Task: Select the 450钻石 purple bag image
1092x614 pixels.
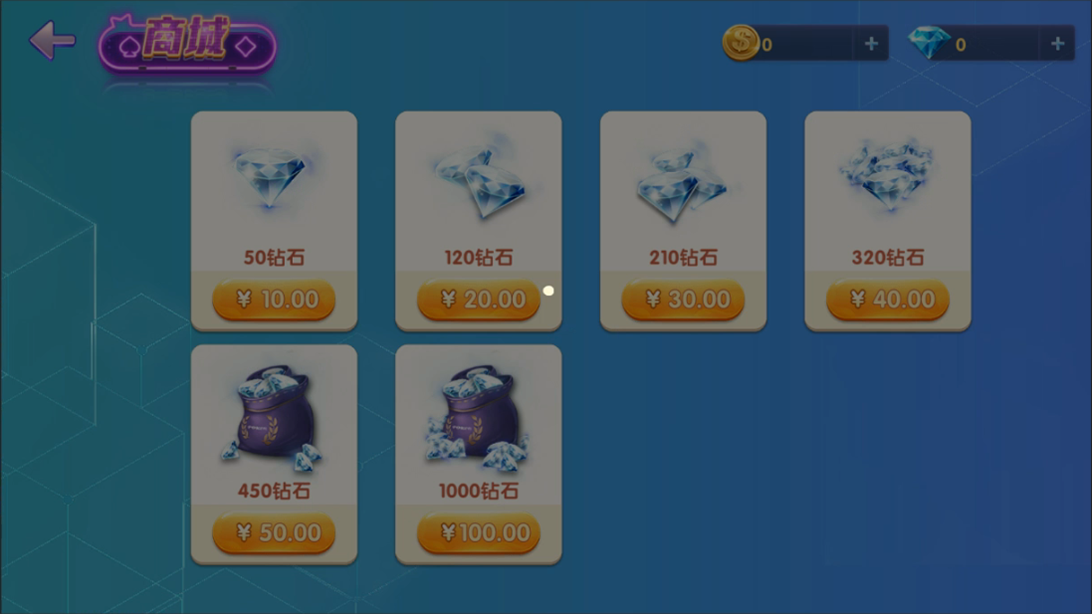Action: coord(271,417)
